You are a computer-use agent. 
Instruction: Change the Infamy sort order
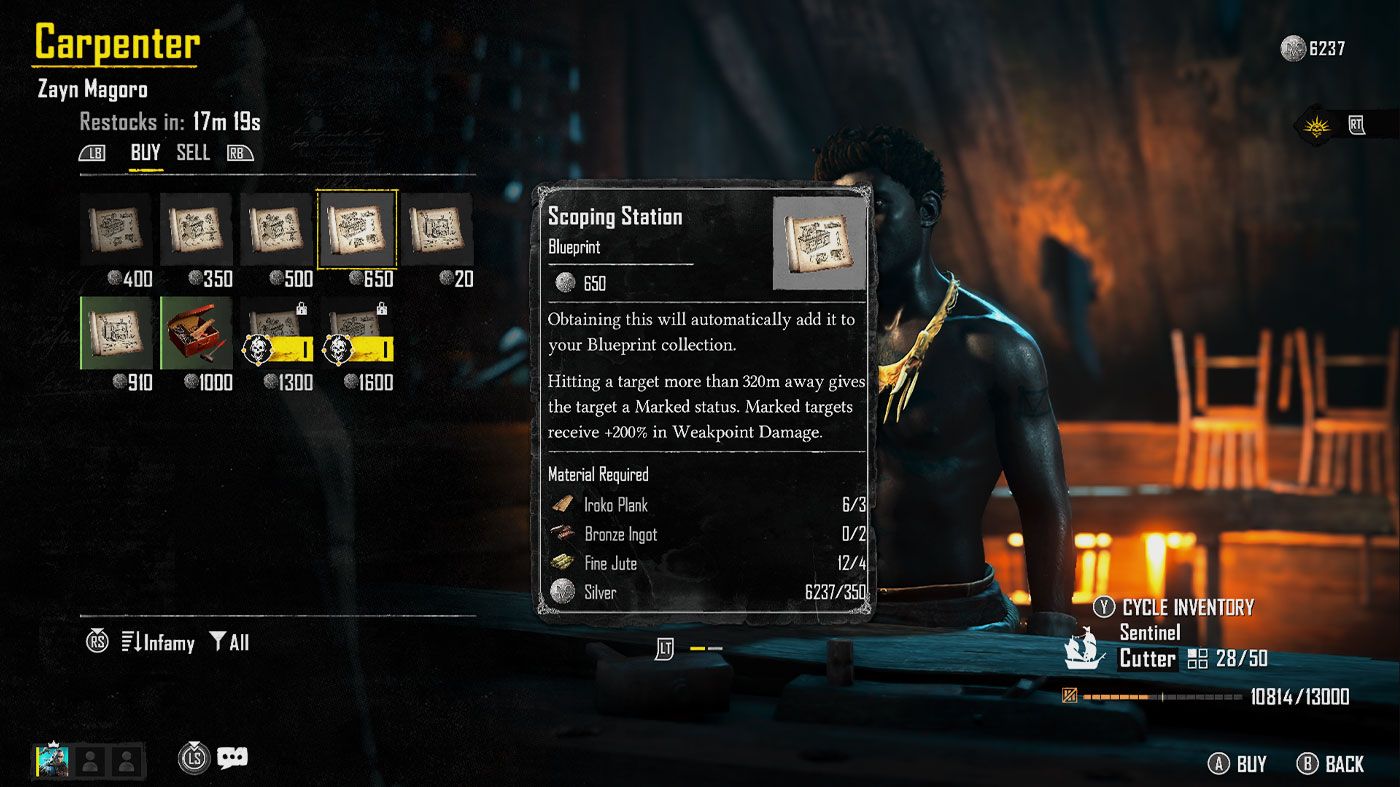pyautogui.click(x=157, y=643)
